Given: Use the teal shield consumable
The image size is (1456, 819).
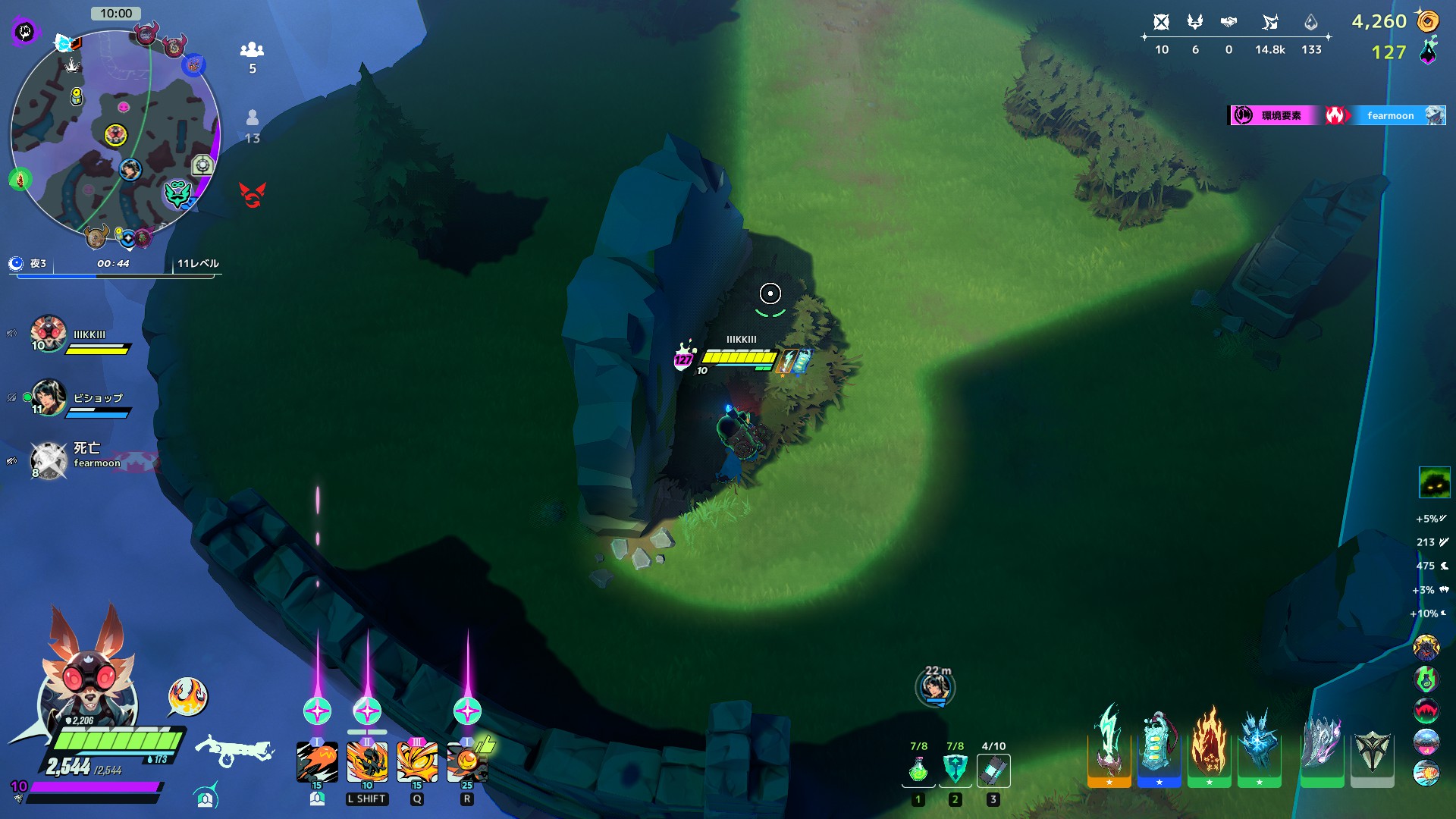Looking at the screenshot, I should 955,770.
